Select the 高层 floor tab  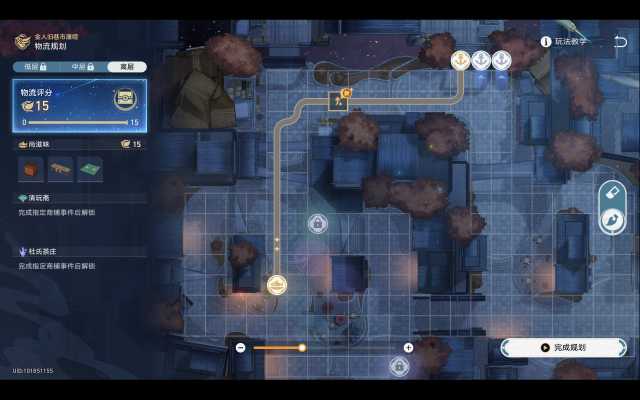point(127,67)
